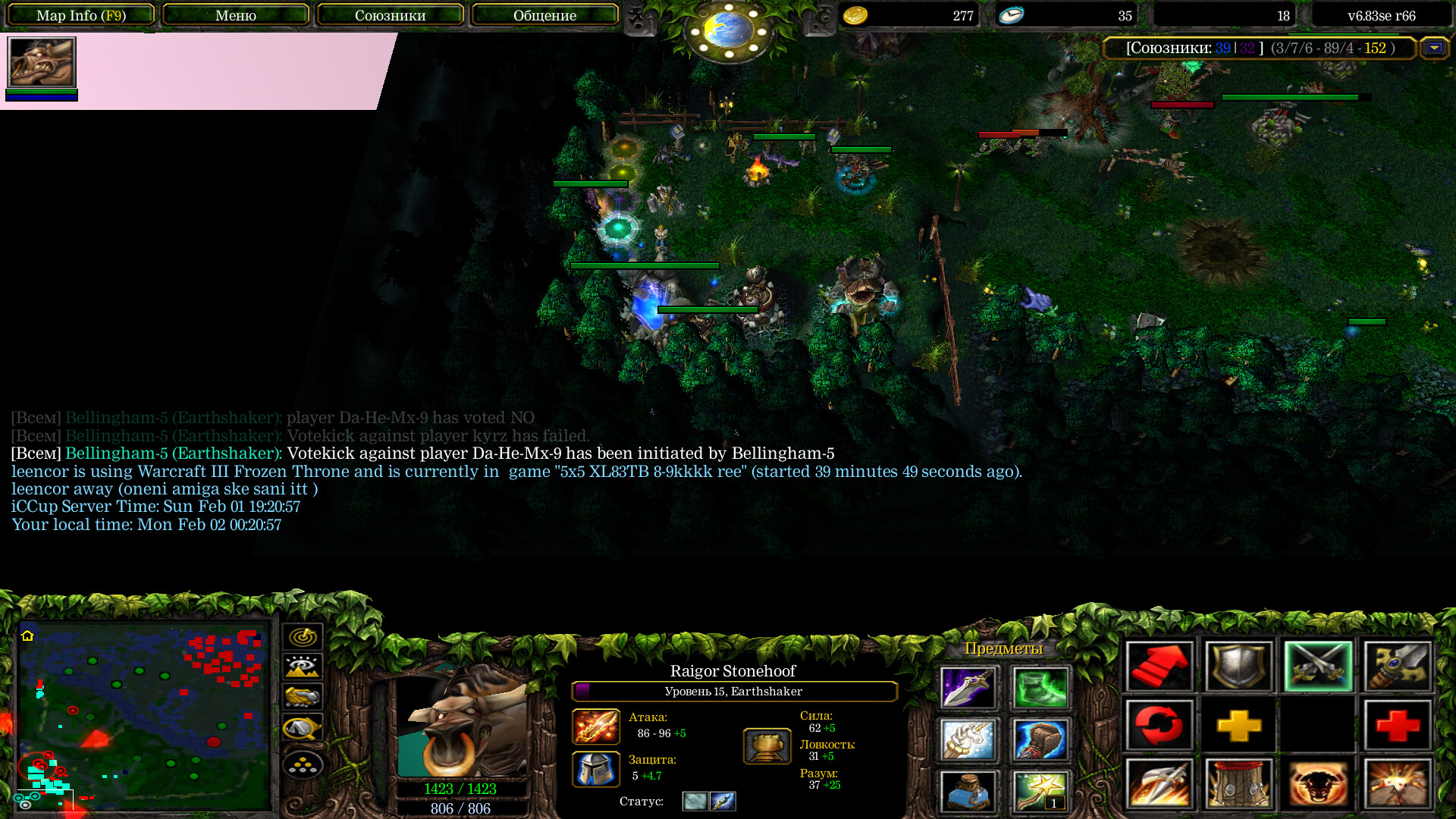
Task: Use the magic wand with one charge
Action: (x=1040, y=791)
